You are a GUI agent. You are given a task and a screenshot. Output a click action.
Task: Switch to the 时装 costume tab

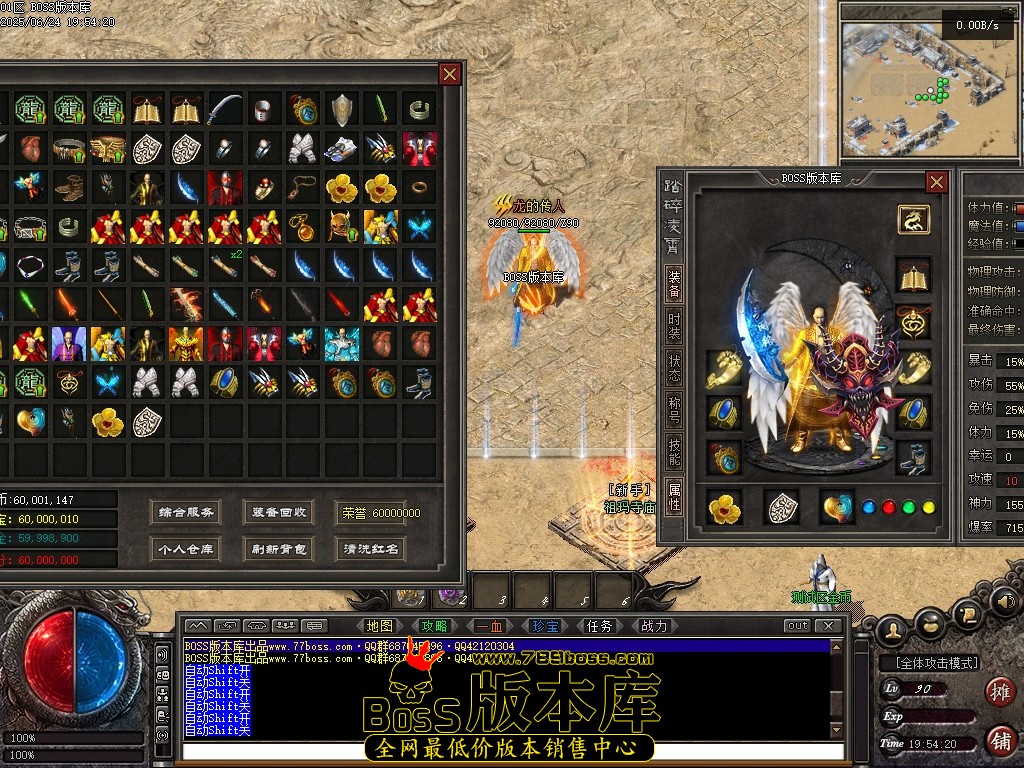[x=674, y=326]
